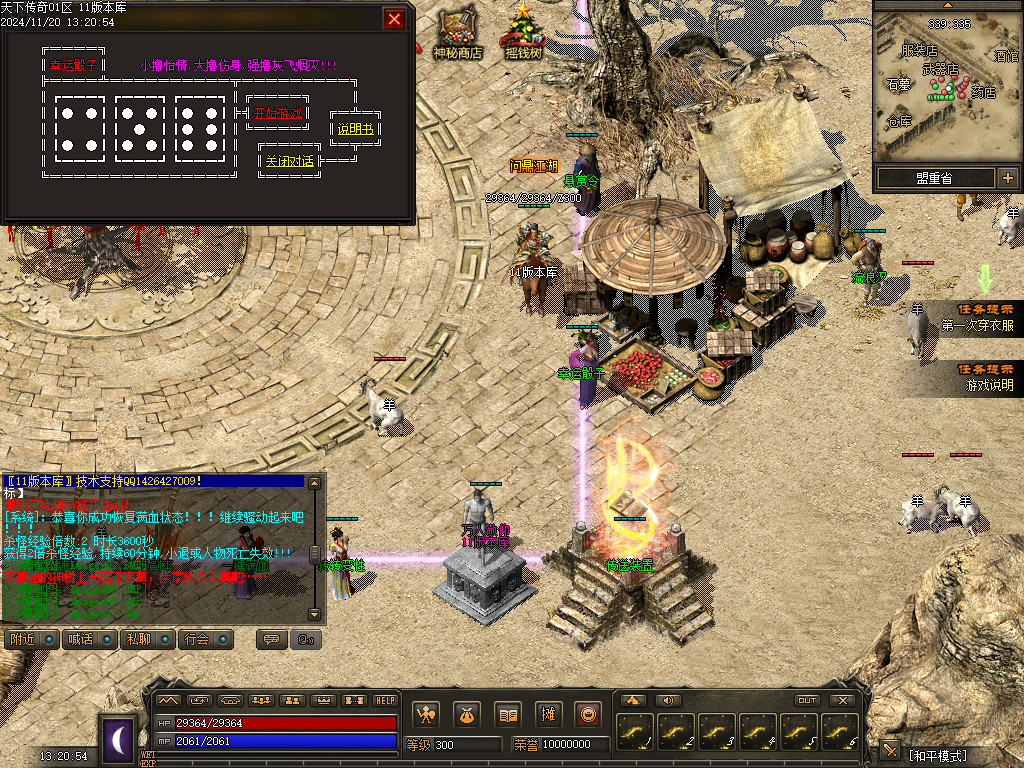1024x768 pixels.
Task: Close the lucky dice dialog window
Action: (395, 19)
